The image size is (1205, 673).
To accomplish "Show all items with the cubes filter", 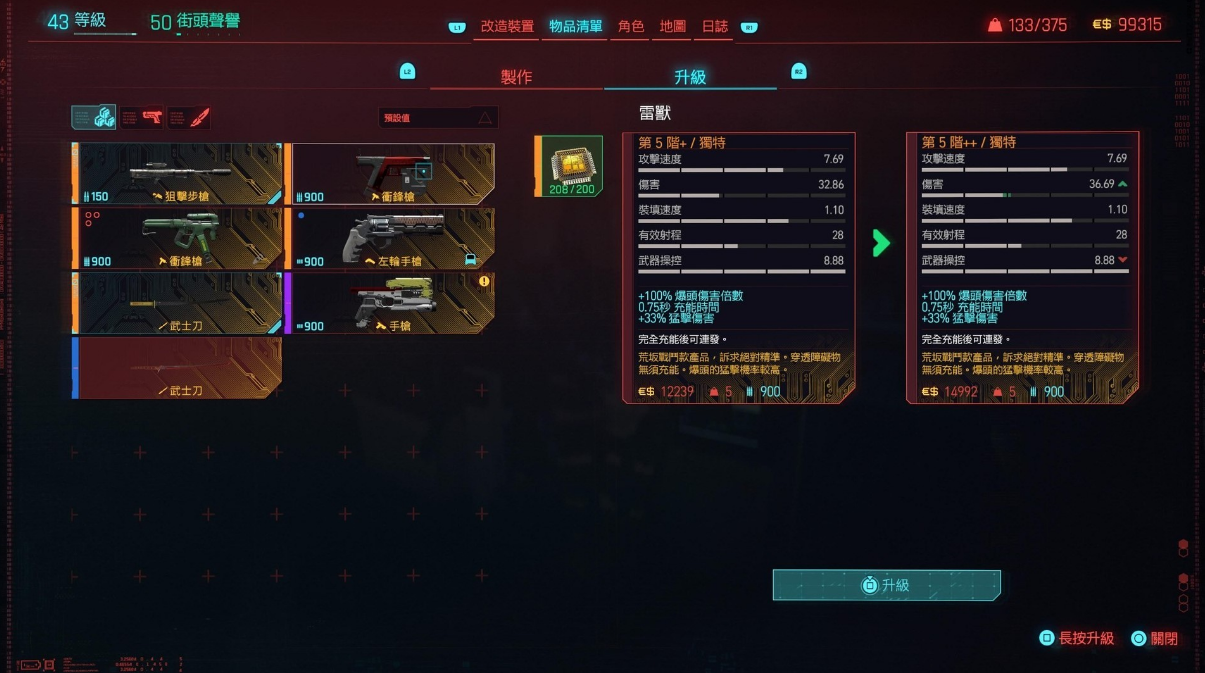I will pos(94,117).
